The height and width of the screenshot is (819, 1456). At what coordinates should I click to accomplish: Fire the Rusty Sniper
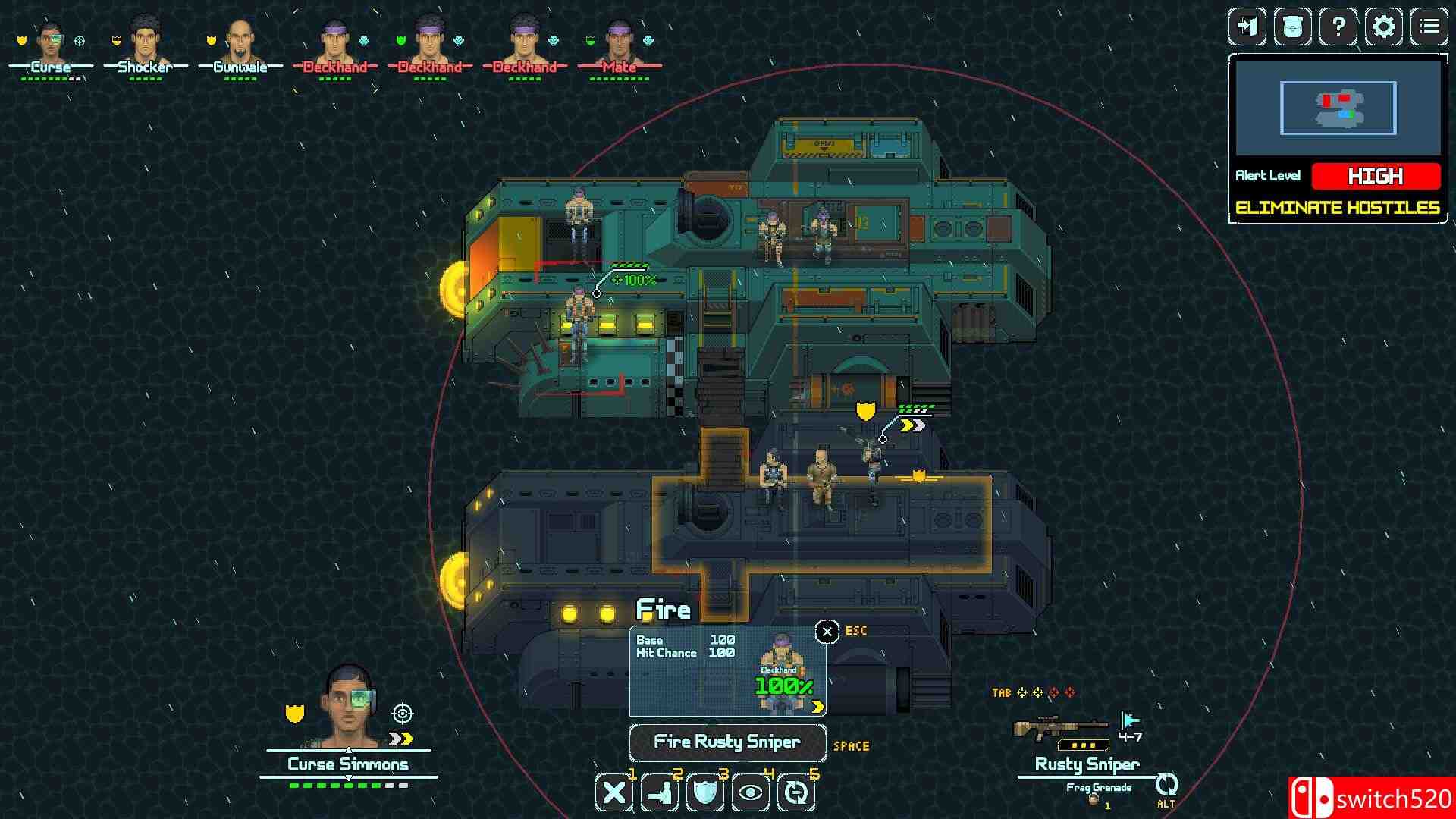point(726,742)
